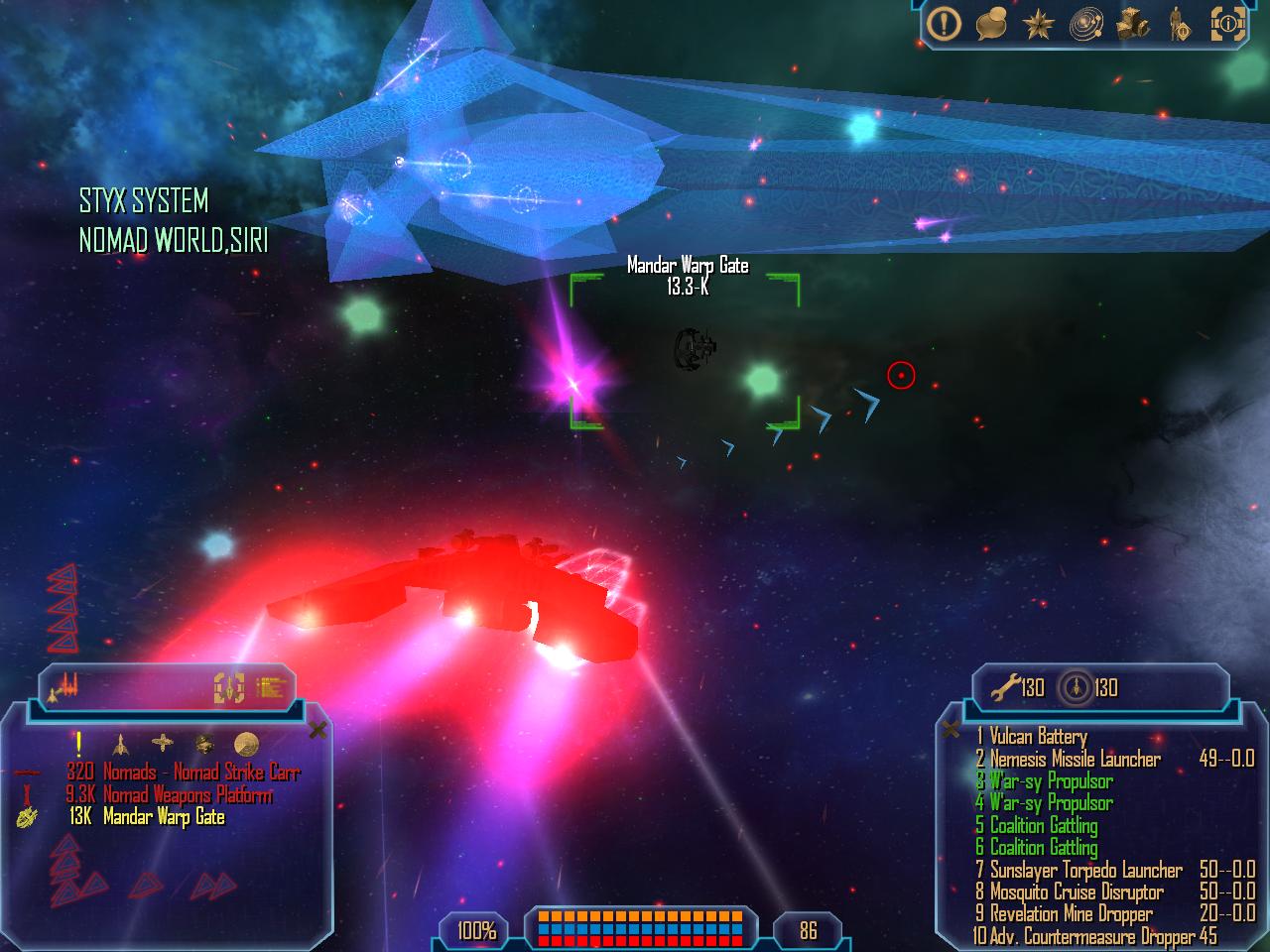Click the gold star reputation icon
Viewport: 1270px width, 952px height.
click(x=1039, y=25)
